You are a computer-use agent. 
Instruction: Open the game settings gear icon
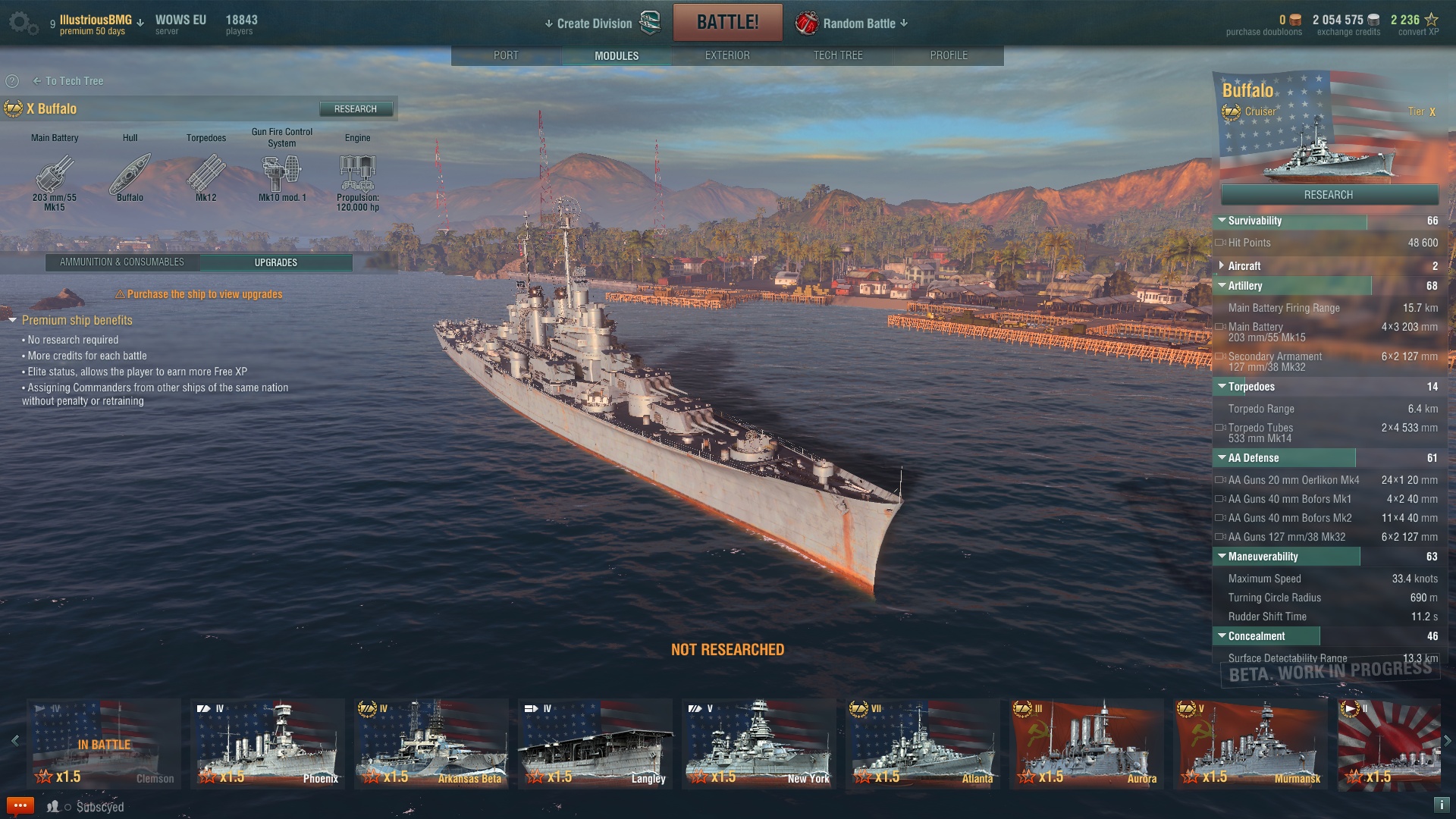(22, 23)
